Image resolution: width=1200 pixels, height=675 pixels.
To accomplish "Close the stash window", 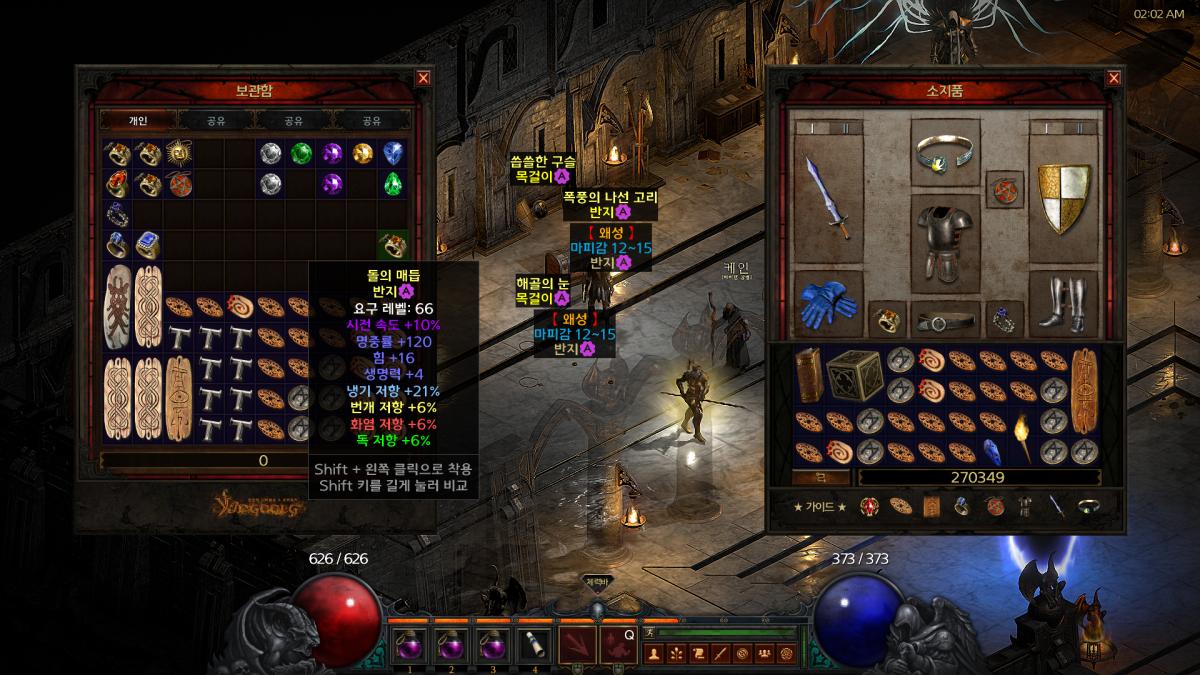I will [423, 78].
